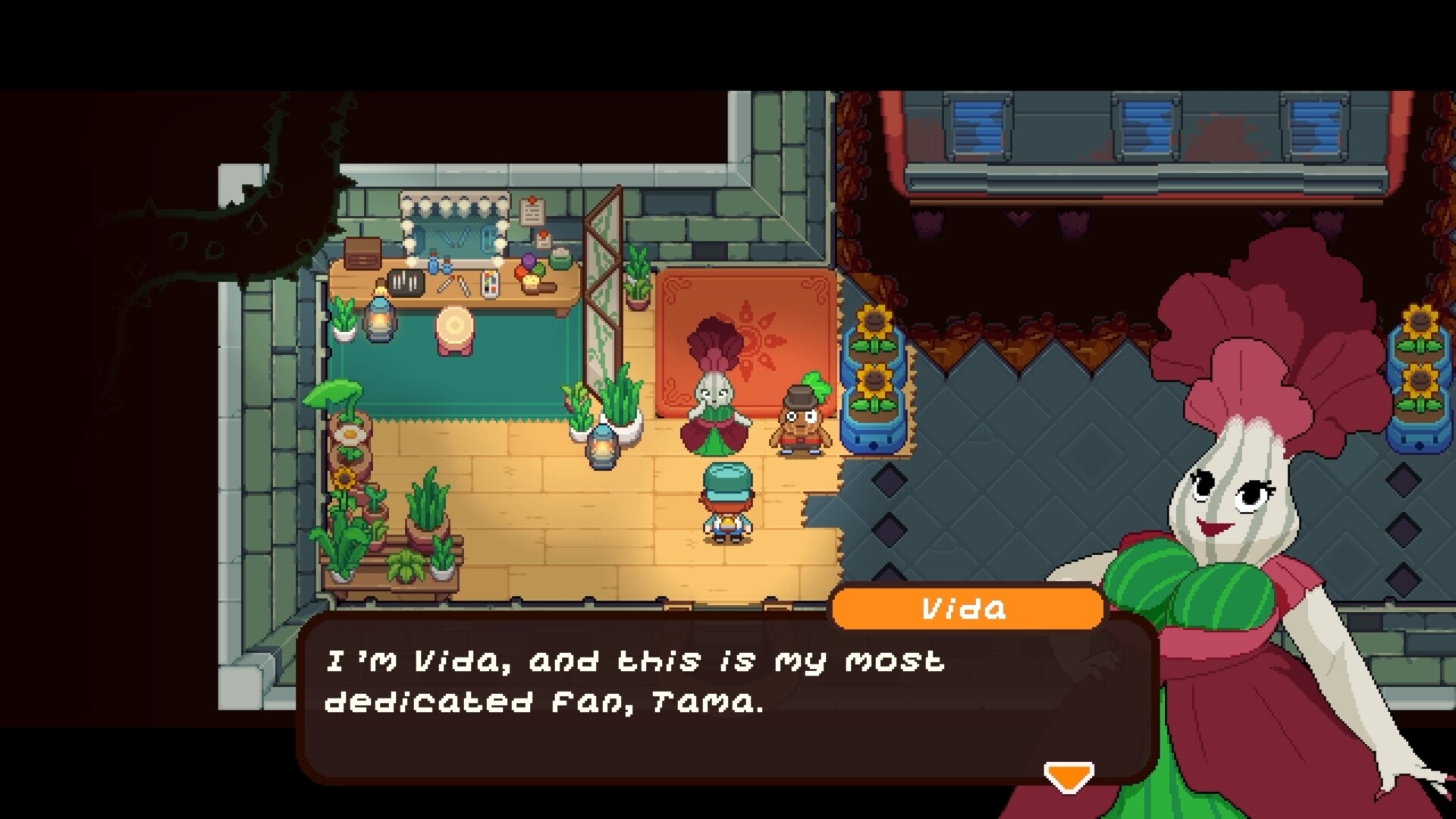Viewport: 1456px width, 819px height.
Task: Click the round teal stool below Vida
Action: [x=456, y=328]
